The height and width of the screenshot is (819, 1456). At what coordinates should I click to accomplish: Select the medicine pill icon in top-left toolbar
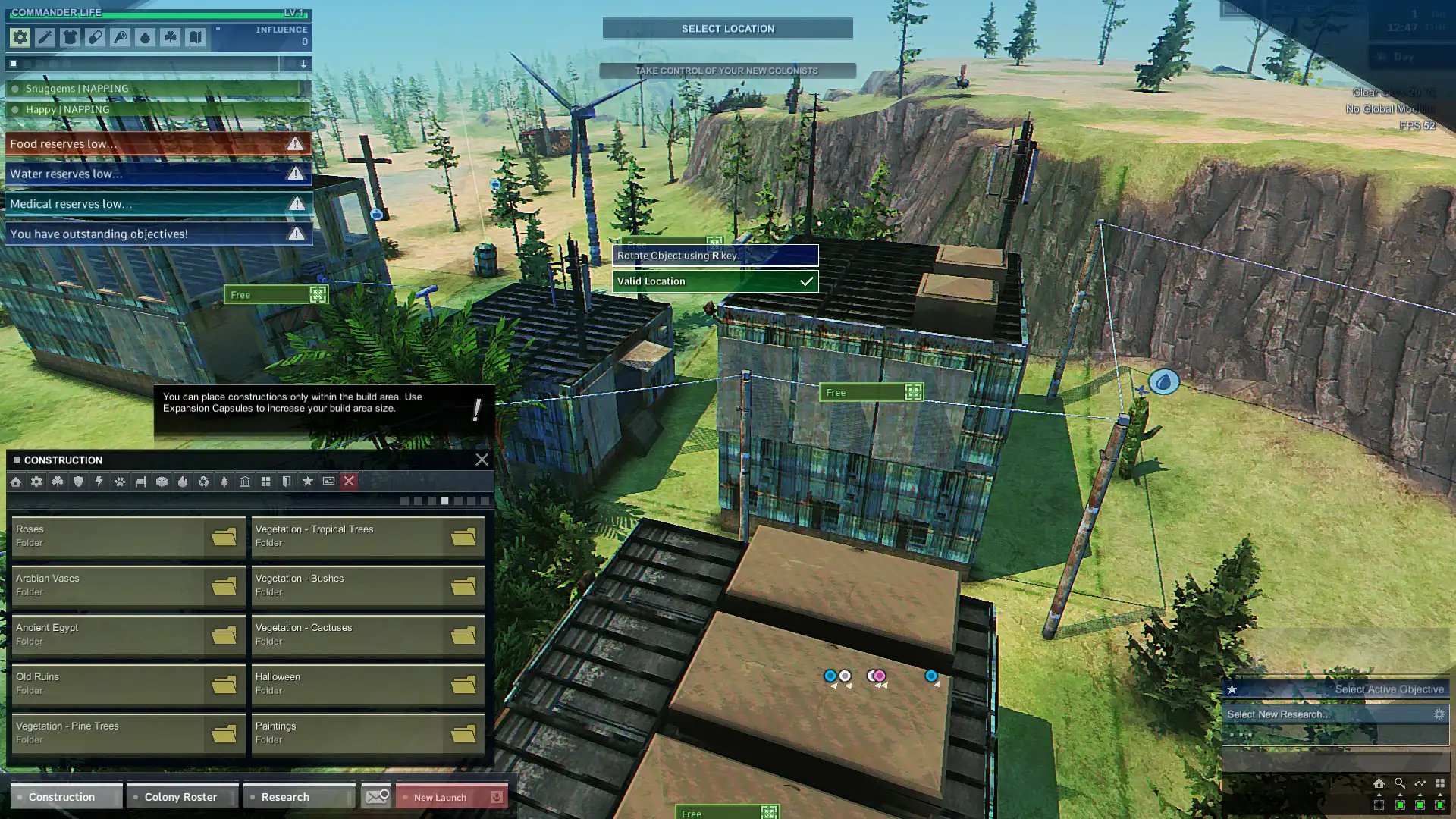pyautogui.click(x=95, y=36)
